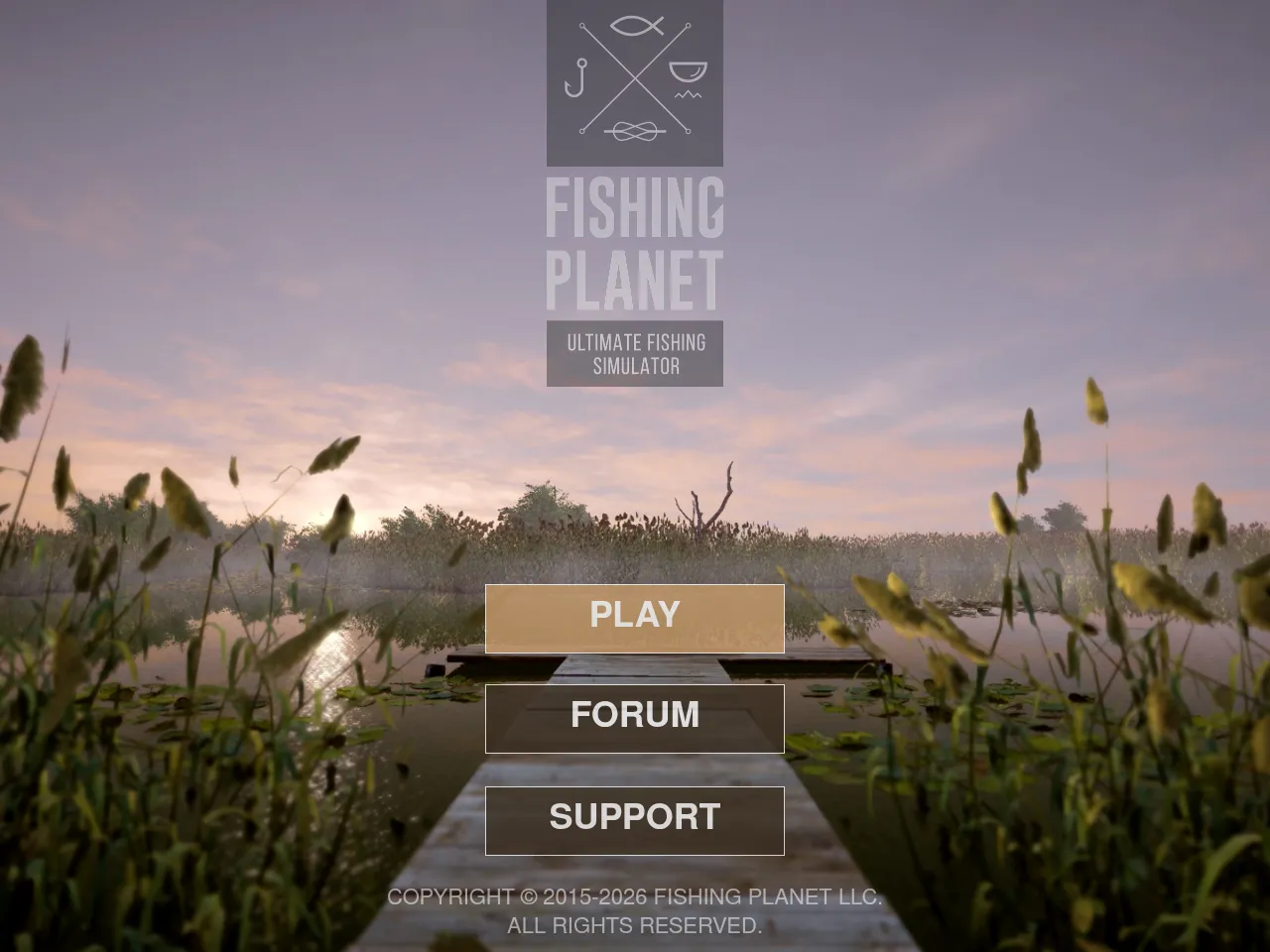Click the crossed fishing rods in the logo

point(636,78)
